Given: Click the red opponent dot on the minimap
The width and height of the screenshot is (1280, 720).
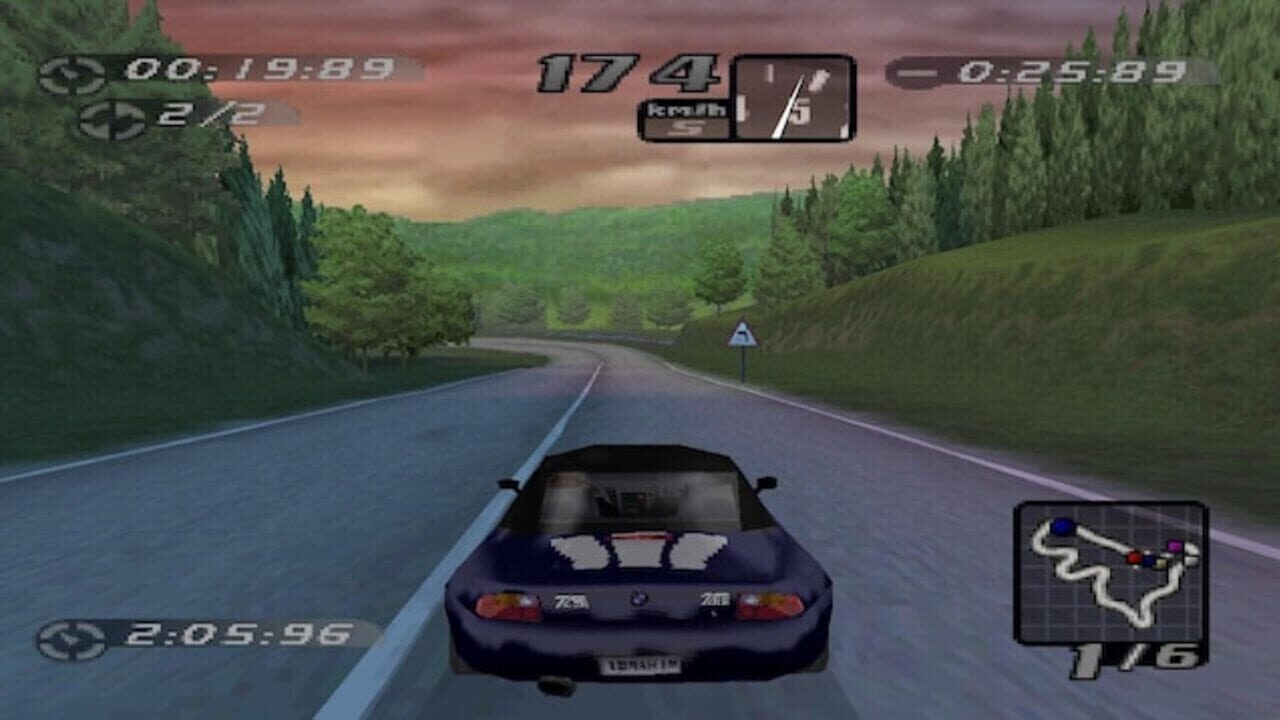Looking at the screenshot, I should pyautogui.click(x=1133, y=558).
